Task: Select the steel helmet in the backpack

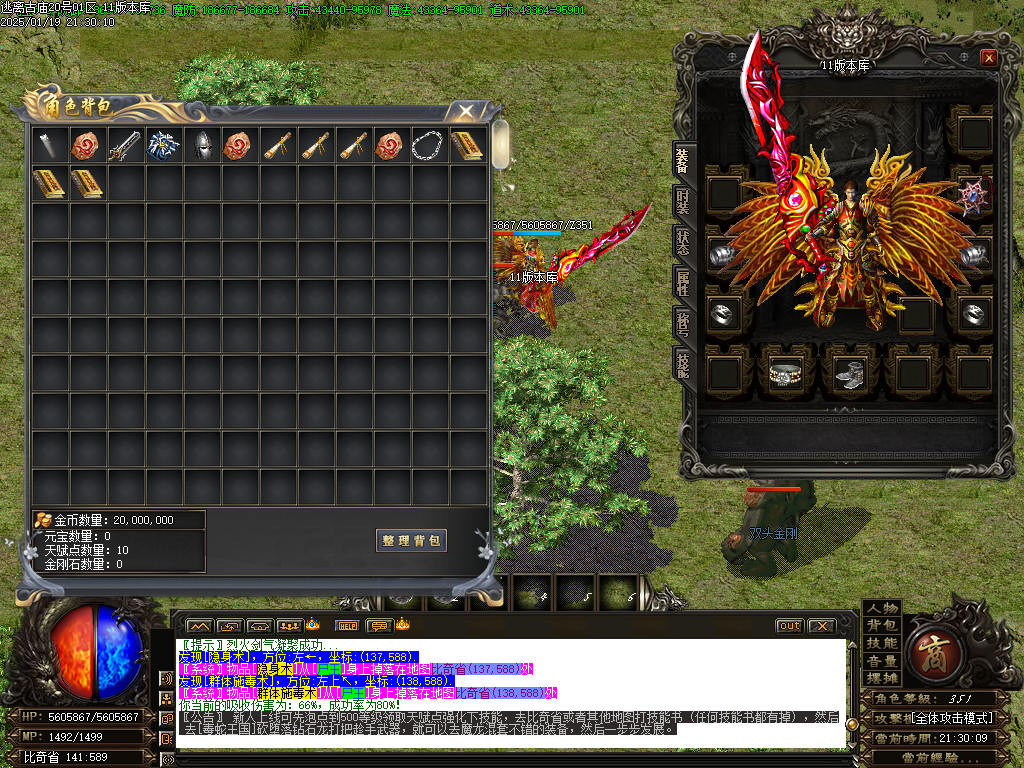Action: [202, 145]
